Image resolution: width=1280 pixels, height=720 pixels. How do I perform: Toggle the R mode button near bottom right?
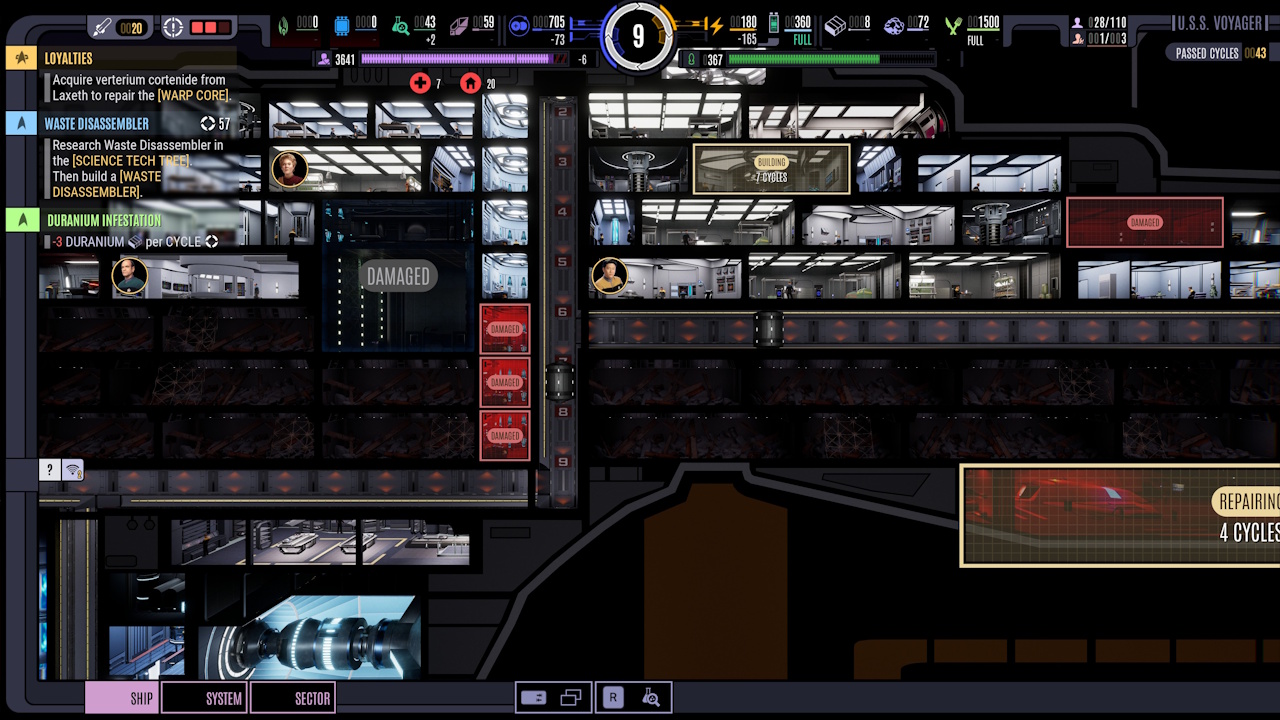pyautogui.click(x=613, y=697)
